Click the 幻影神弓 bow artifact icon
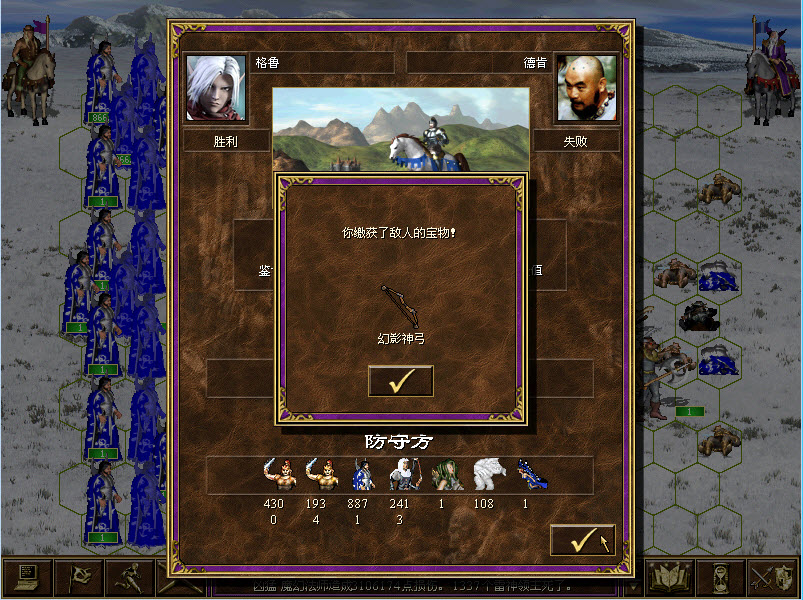803x600 pixels. [399, 304]
